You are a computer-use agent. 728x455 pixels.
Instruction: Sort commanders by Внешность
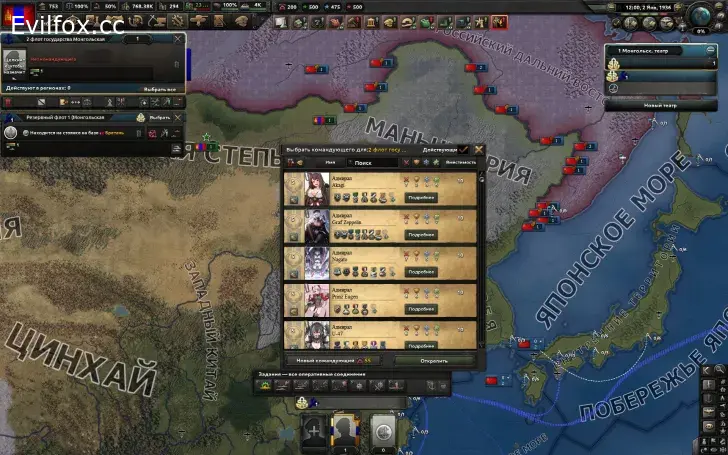pyautogui.click(x=461, y=162)
